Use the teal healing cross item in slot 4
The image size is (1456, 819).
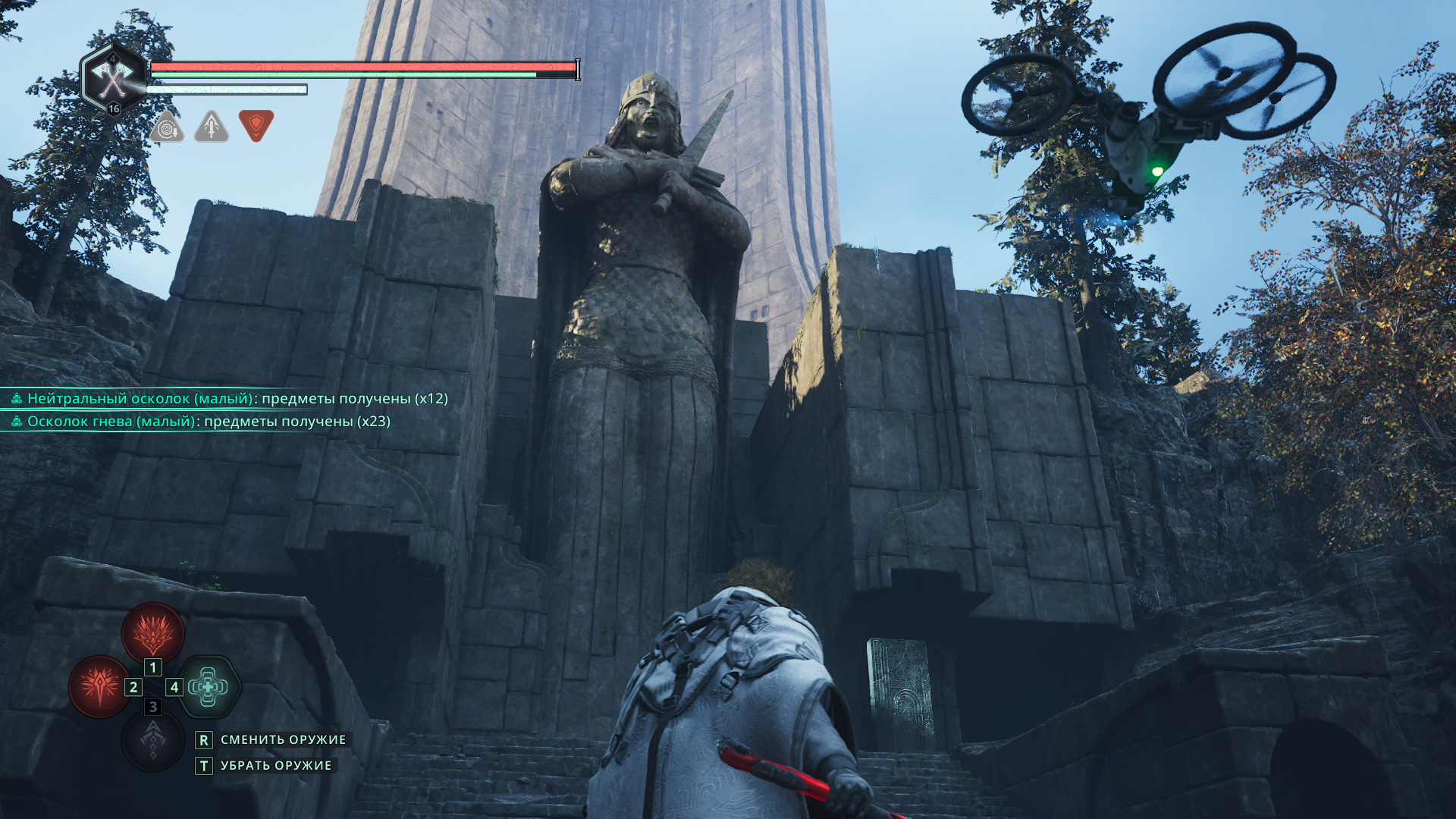click(209, 686)
